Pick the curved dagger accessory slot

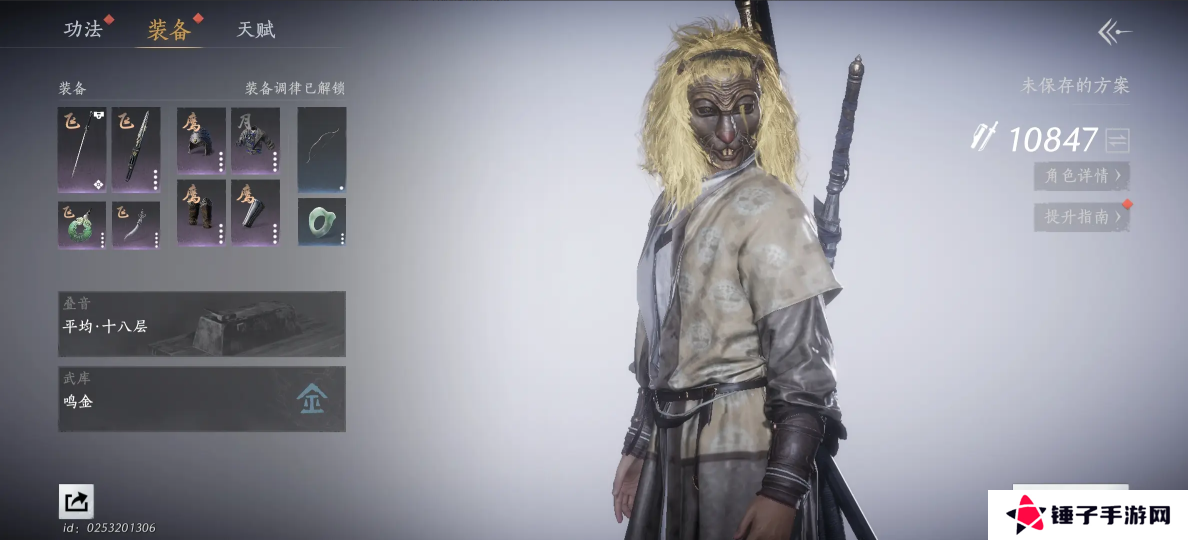(136, 224)
